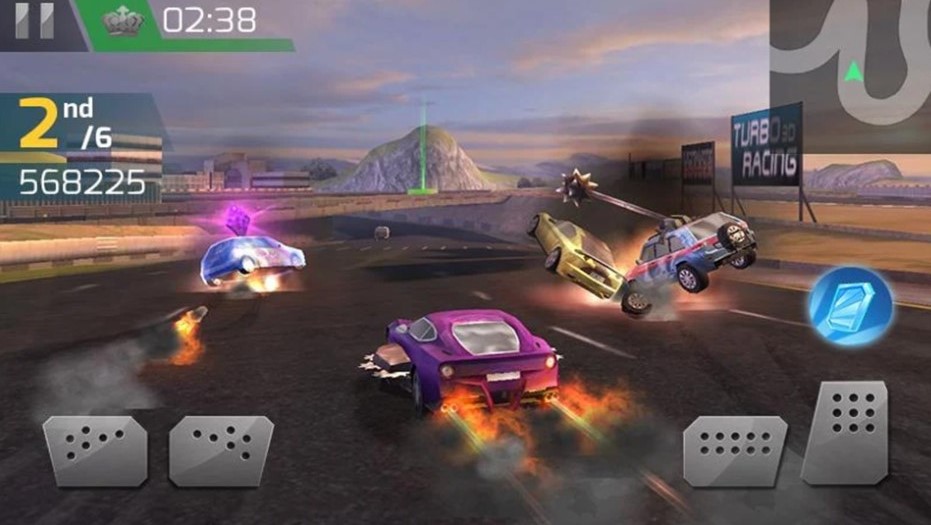Tap the steer-left arrow pedal
The image size is (931, 525).
pos(95,450)
